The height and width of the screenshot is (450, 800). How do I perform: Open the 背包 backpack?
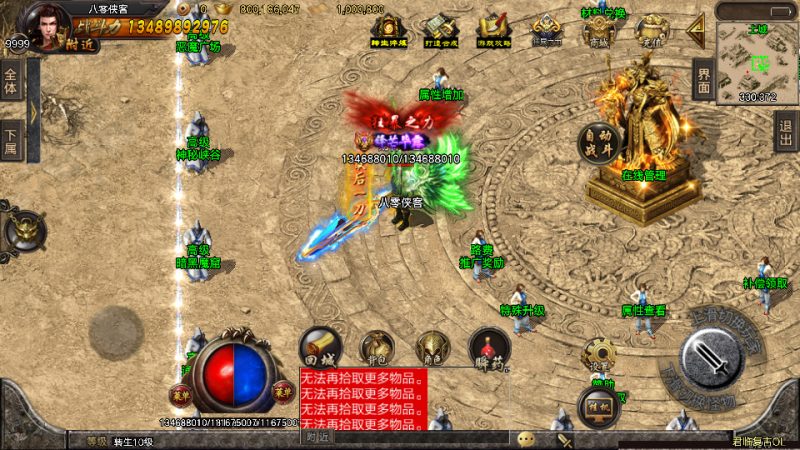[376, 346]
